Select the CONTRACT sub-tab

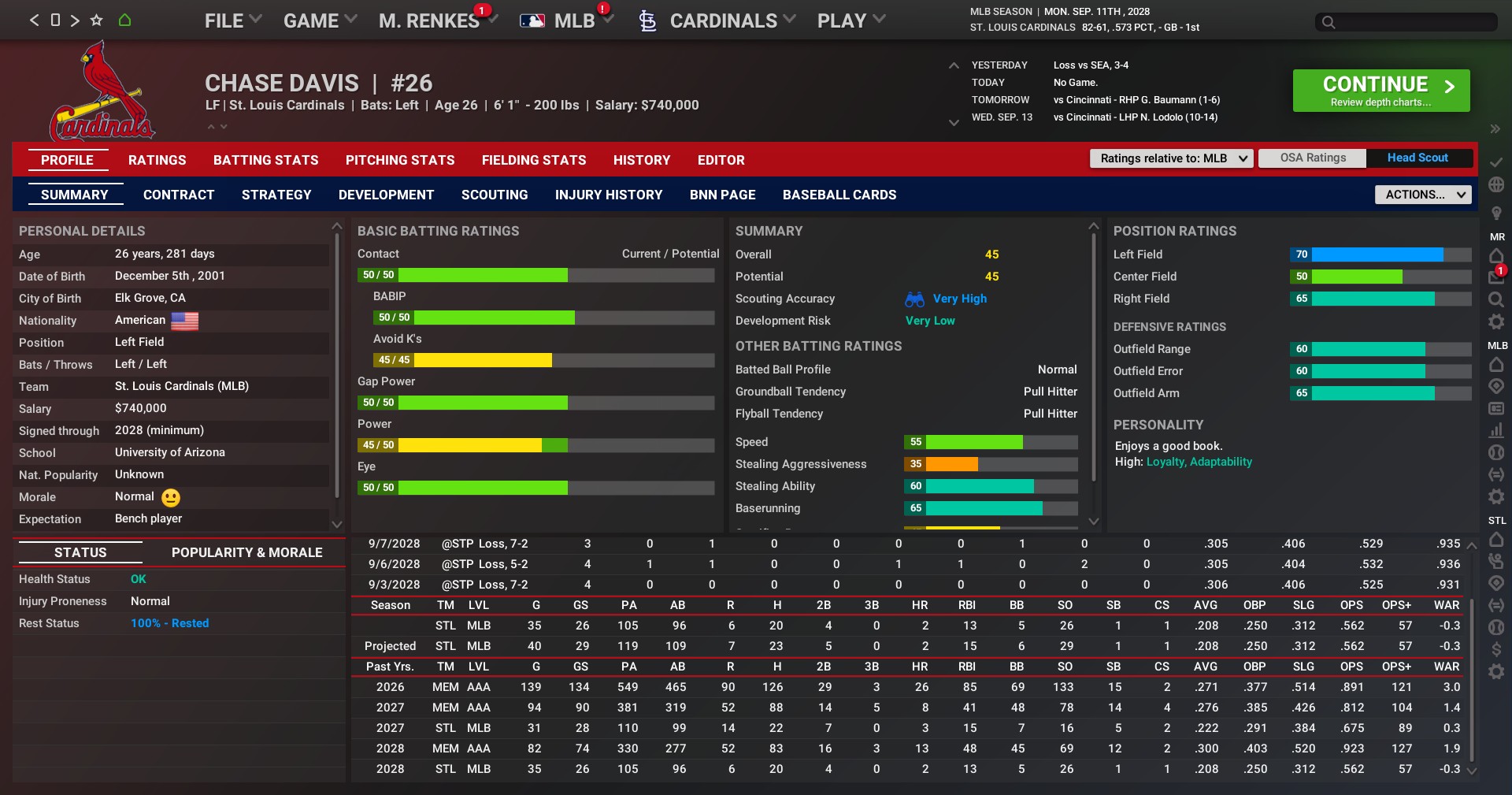[x=179, y=195]
